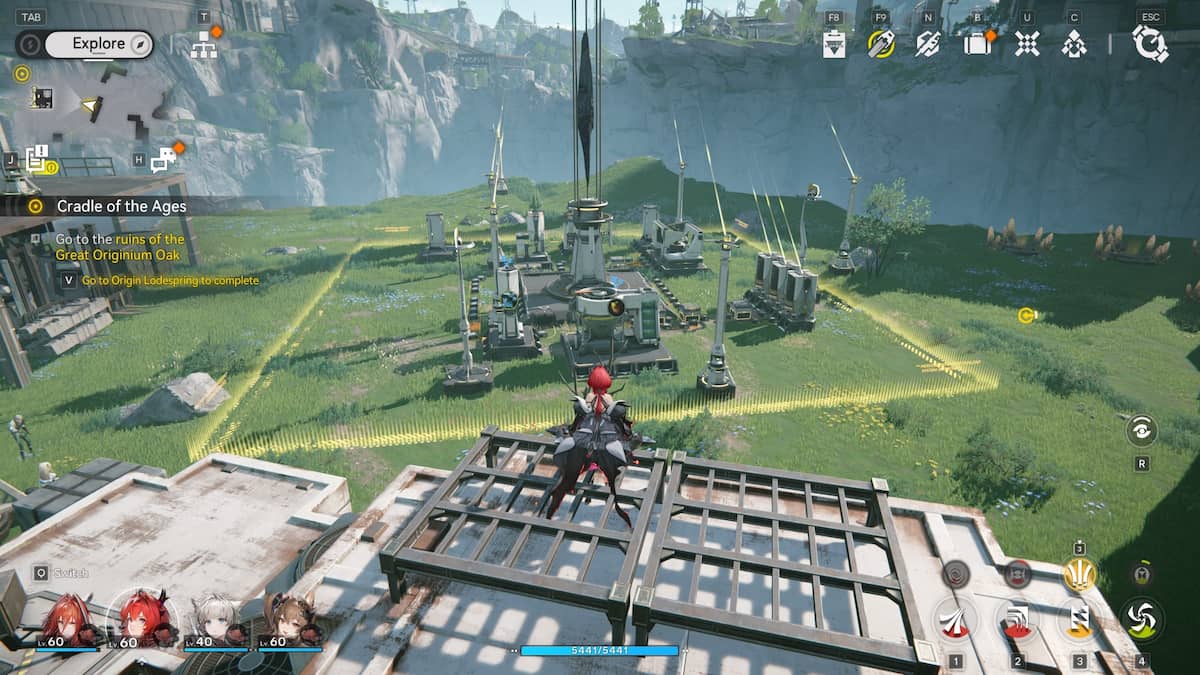Toggle the Explore mode switch
This screenshot has width=1200, height=675.
[86, 44]
